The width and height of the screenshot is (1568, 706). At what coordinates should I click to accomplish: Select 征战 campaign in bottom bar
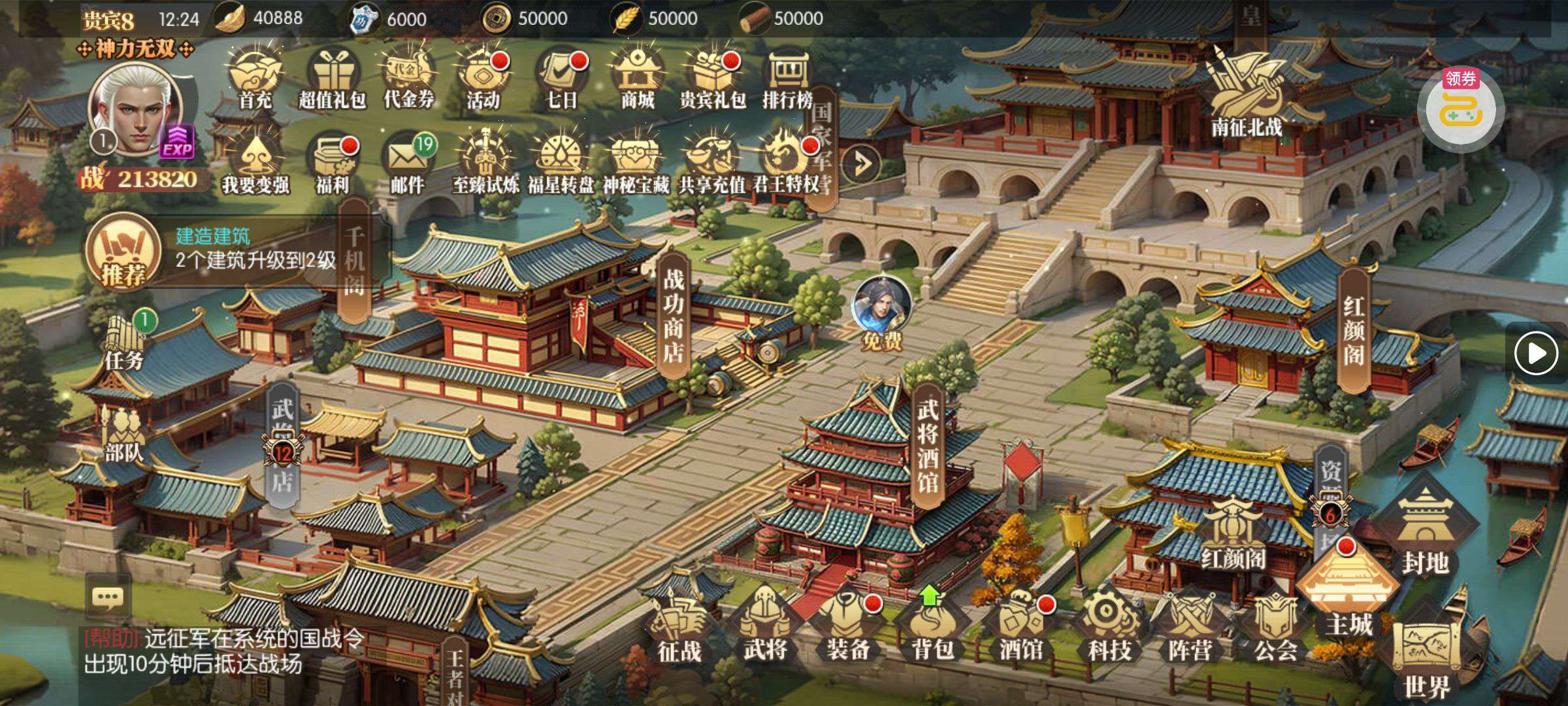(679, 629)
